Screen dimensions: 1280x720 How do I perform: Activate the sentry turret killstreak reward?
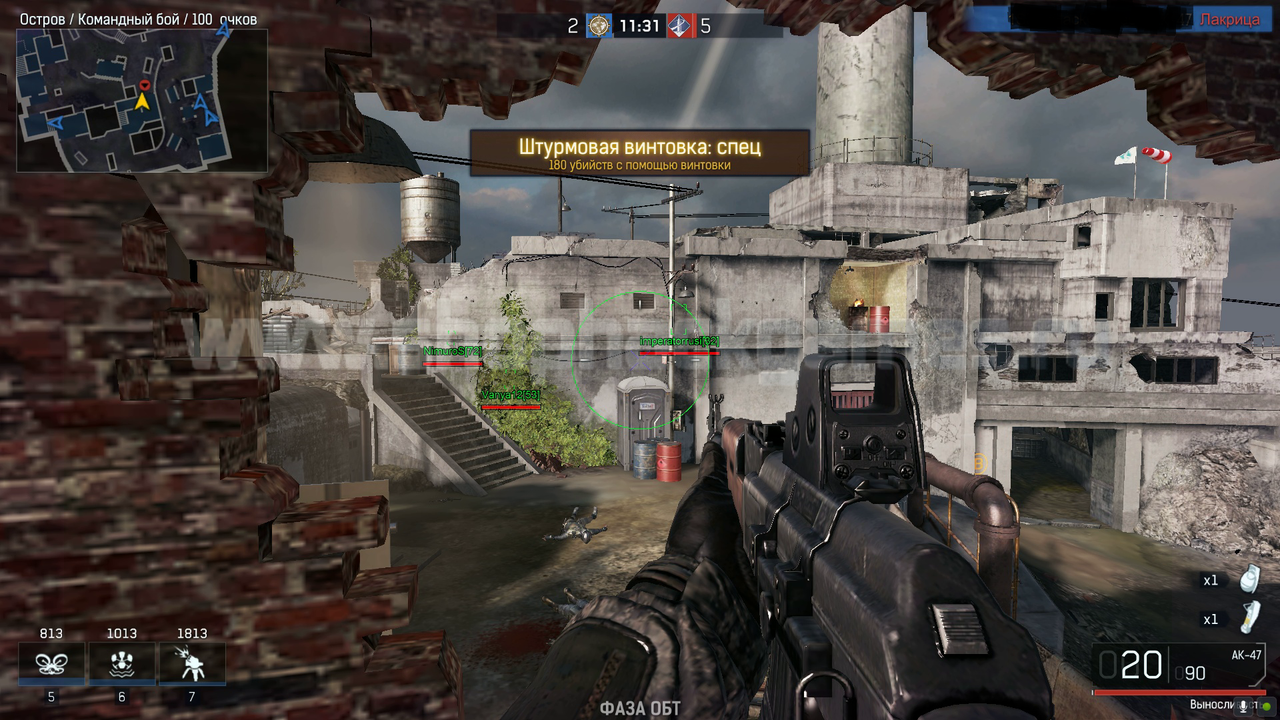pyautogui.click(x=191, y=661)
